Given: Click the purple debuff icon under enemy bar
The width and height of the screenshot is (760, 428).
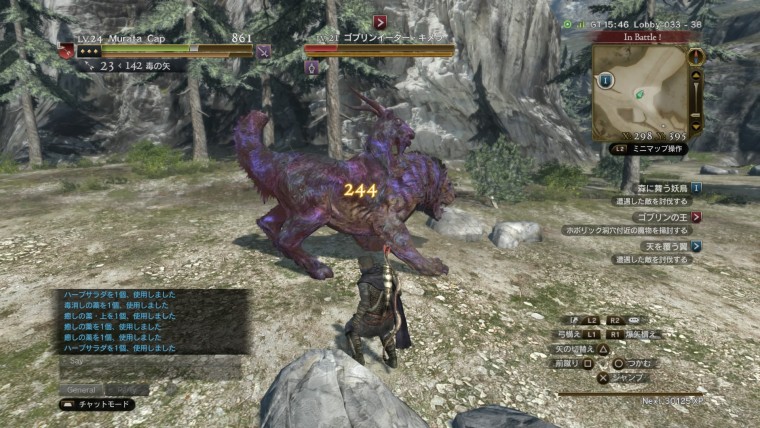Looking at the screenshot, I should coord(311,68).
